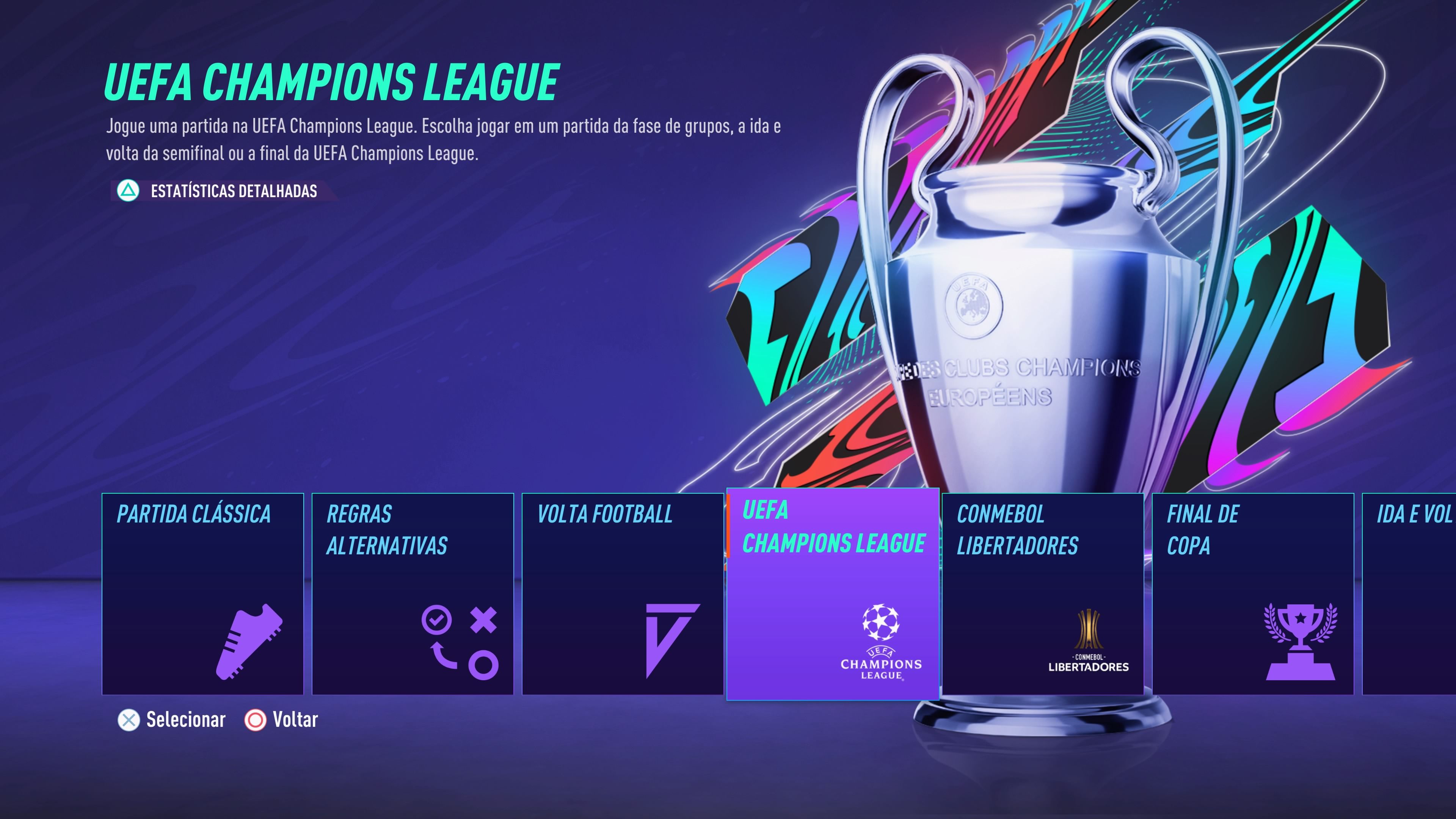Click the red circle icon next to Voltar
This screenshot has height=819, width=1456.
coord(256,720)
